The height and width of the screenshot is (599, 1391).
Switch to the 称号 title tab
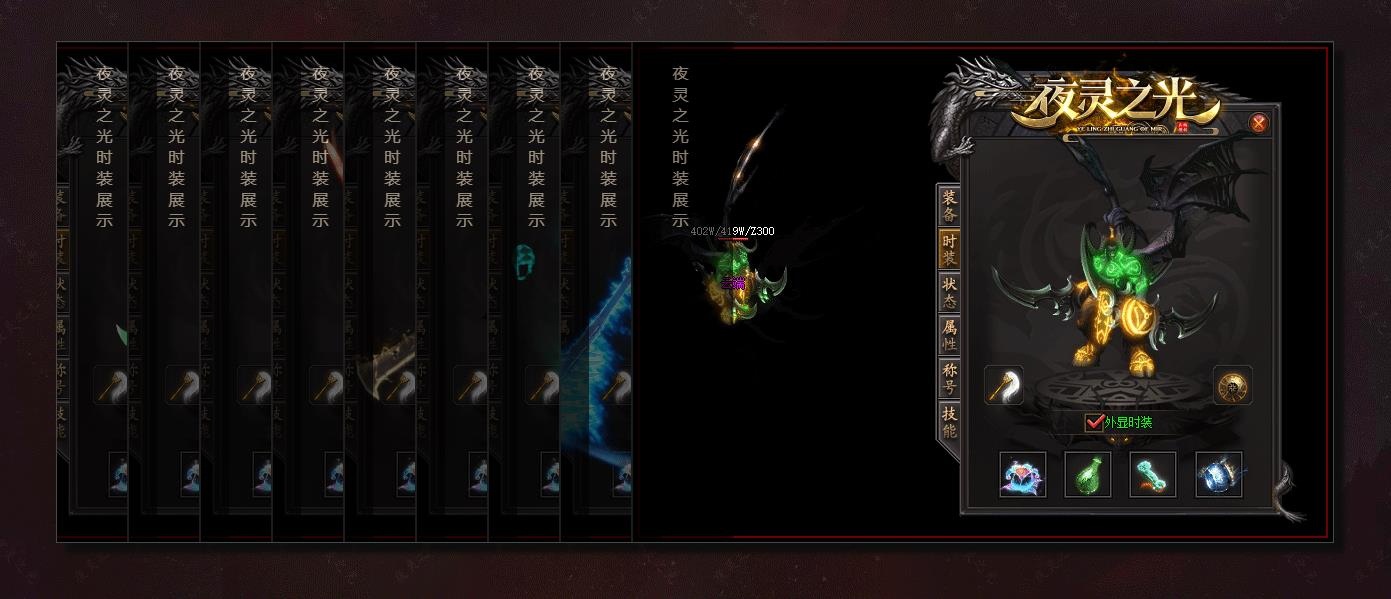tap(949, 379)
